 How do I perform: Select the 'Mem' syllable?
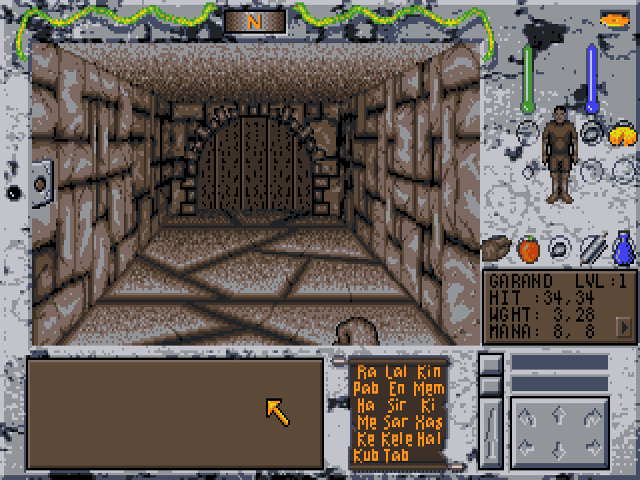tap(429, 389)
